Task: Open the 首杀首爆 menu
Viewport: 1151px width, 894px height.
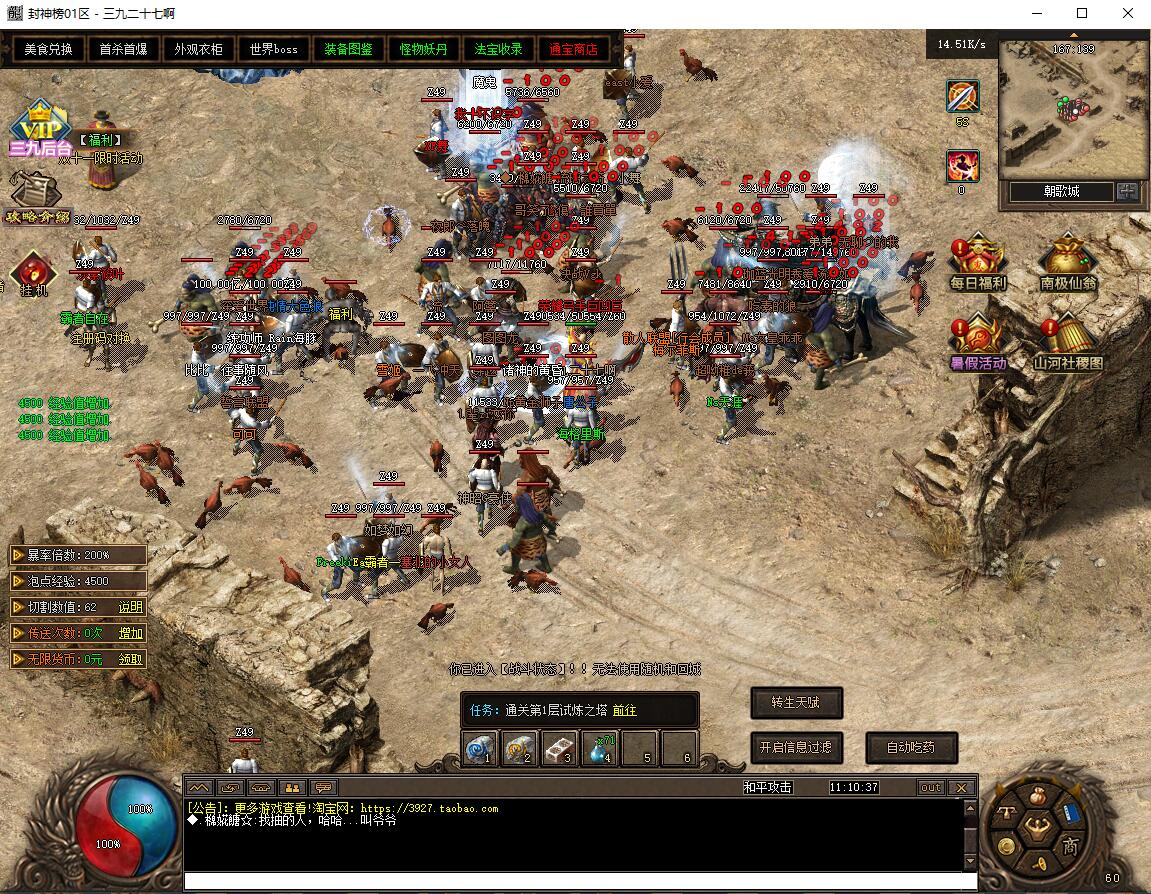Action: tap(123, 49)
